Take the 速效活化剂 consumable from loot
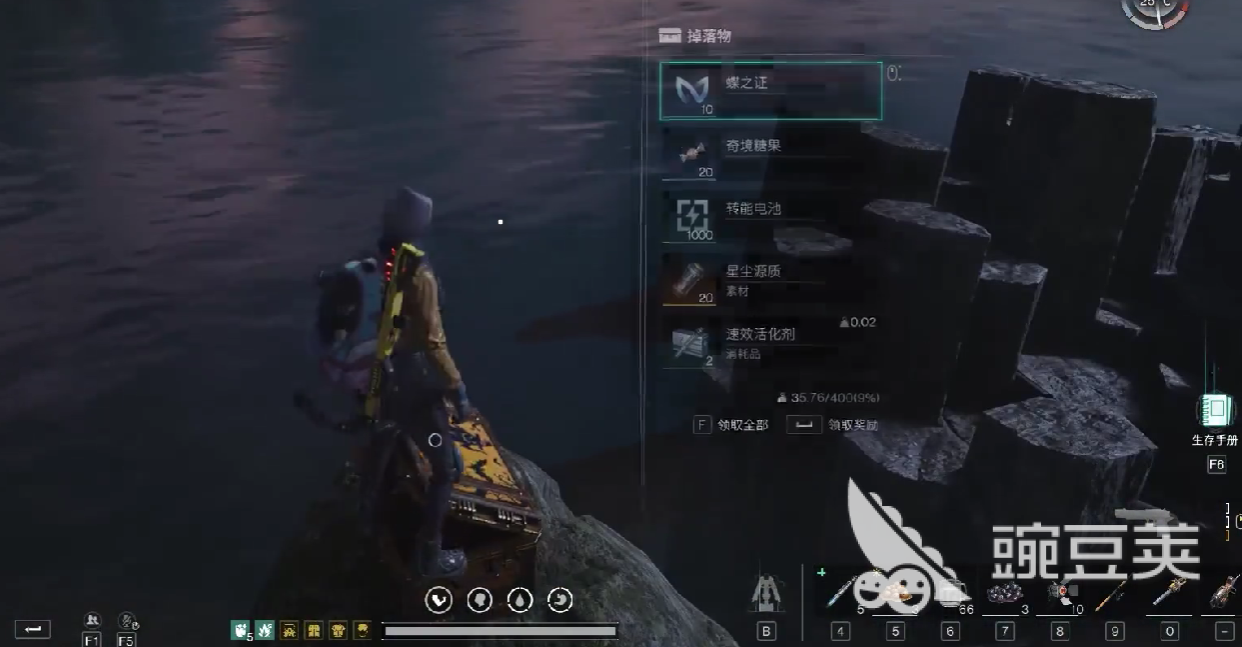This screenshot has width=1242, height=647. 760,342
